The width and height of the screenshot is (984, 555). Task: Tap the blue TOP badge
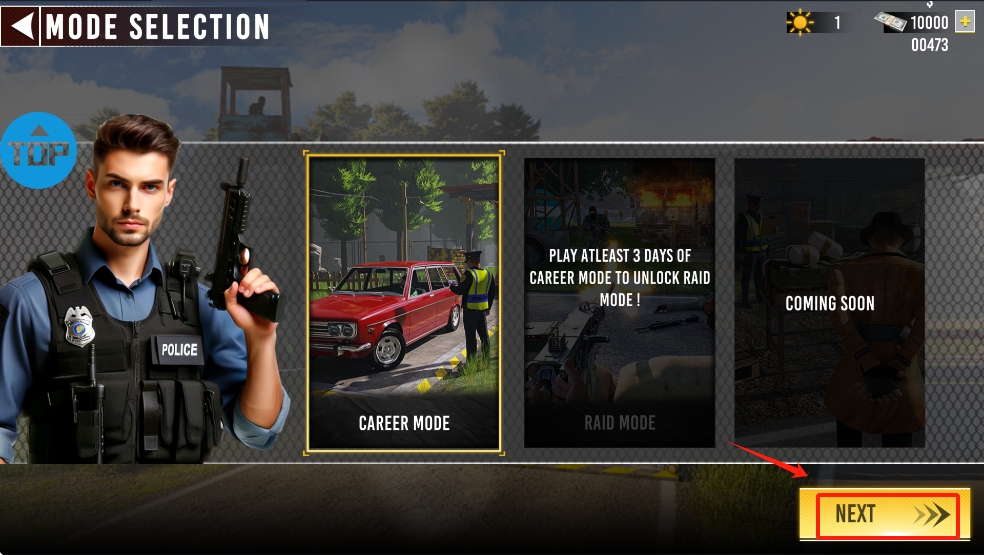point(38,152)
